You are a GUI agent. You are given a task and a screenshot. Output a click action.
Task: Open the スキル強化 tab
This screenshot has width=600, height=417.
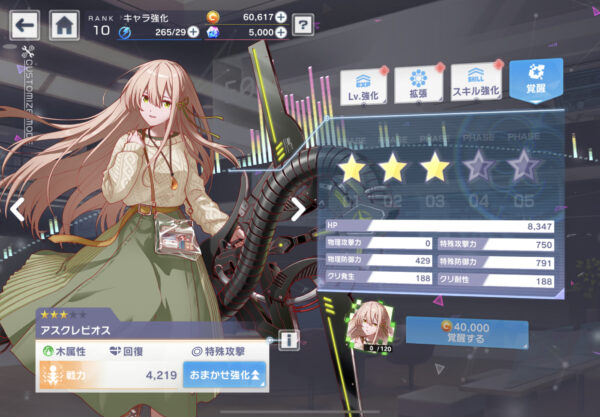pos(475,85)
